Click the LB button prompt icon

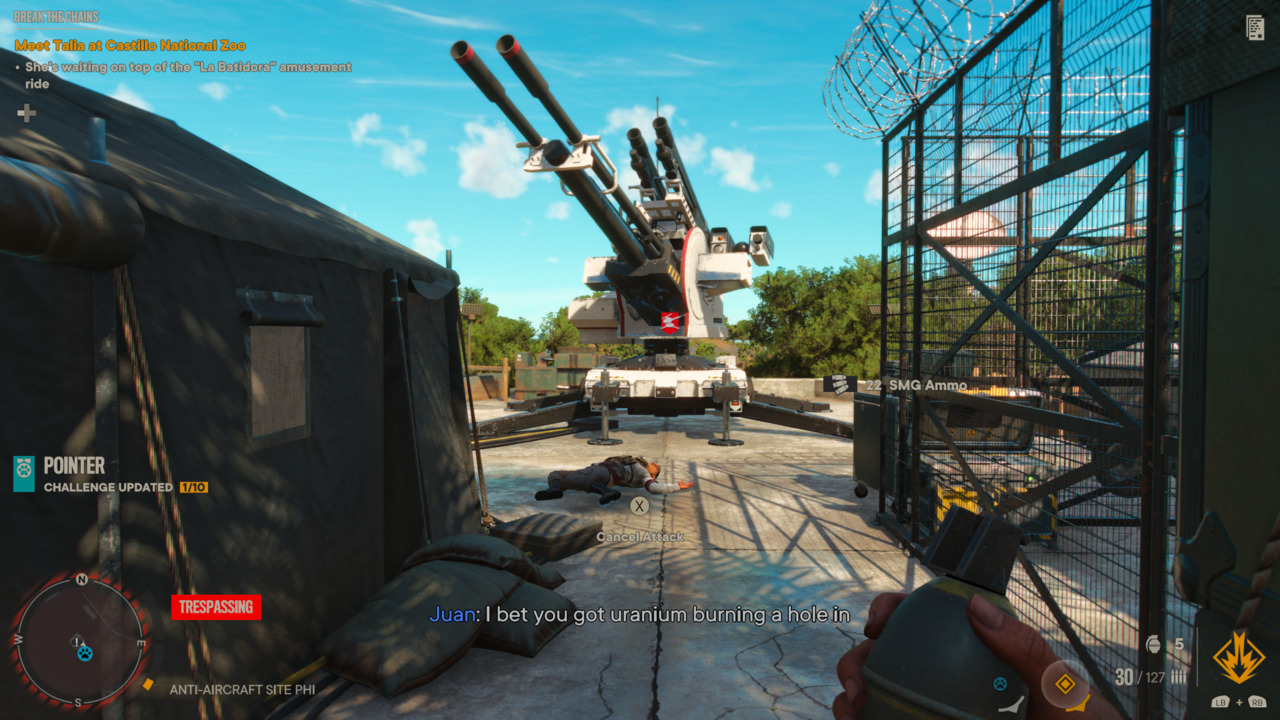[x=1221, y=701]
